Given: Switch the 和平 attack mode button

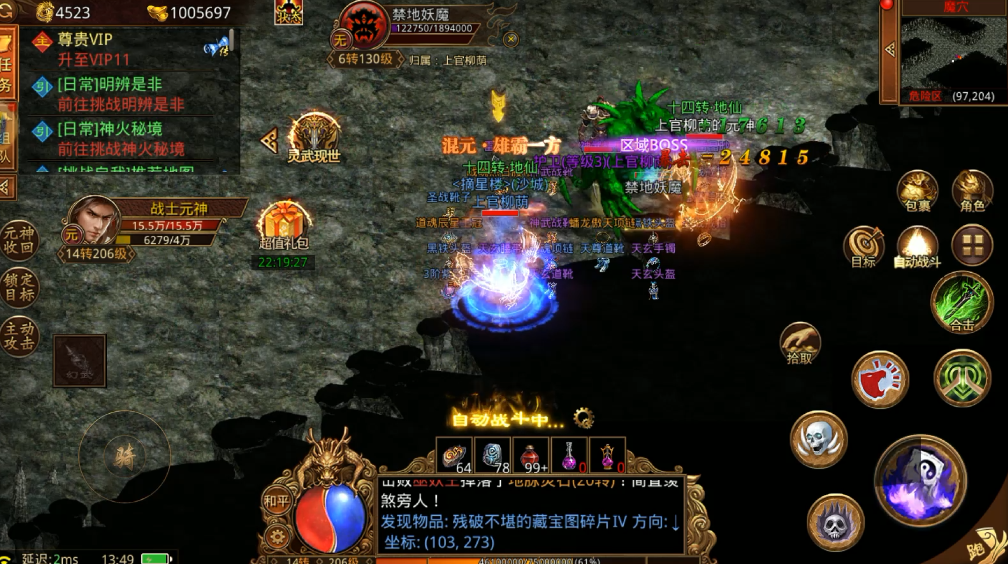Looking at the screenshot, I should click(276, 500).
